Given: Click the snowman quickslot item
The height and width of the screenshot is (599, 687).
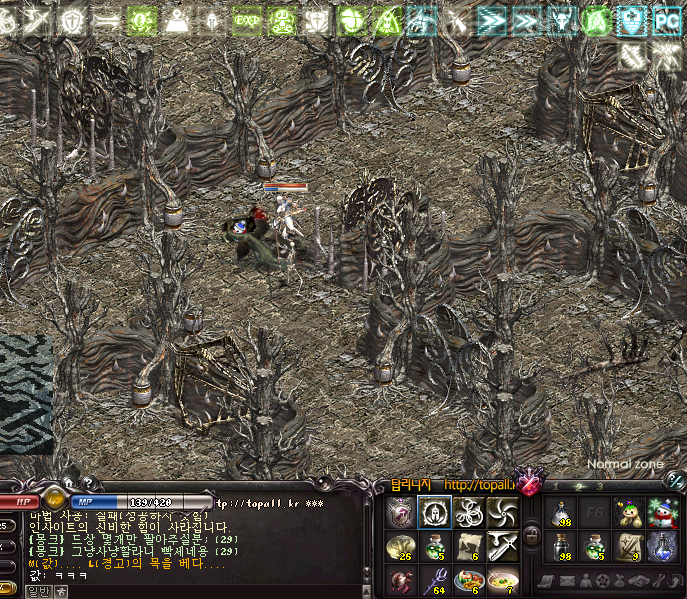Looking at the screenshot, I should click(662, 513).
